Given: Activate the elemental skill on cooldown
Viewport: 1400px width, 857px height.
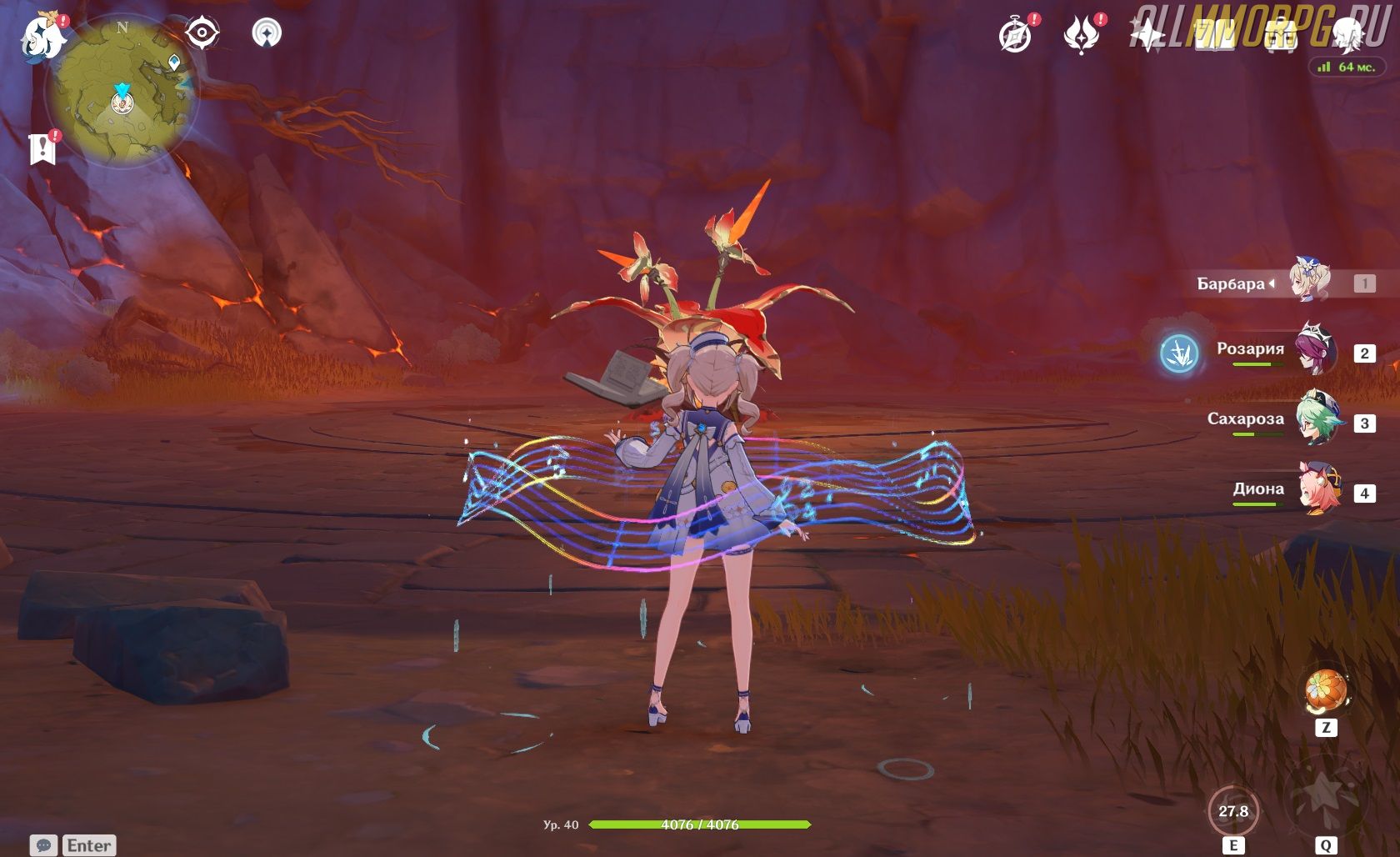Looking at the screenshot, I should pos(1233,810).
